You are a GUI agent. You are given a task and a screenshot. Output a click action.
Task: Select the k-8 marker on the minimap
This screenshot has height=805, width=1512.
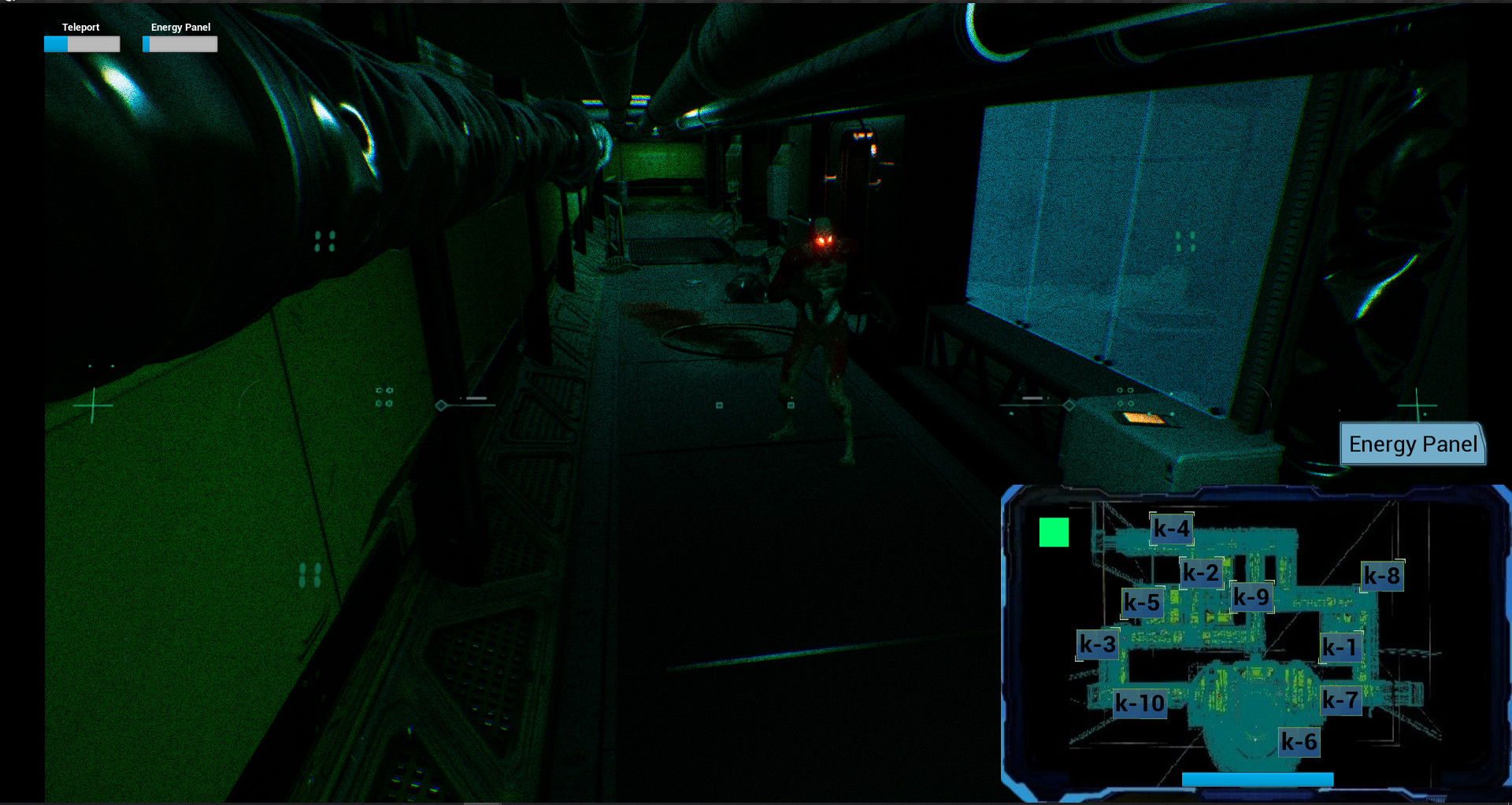point(1384,575)
